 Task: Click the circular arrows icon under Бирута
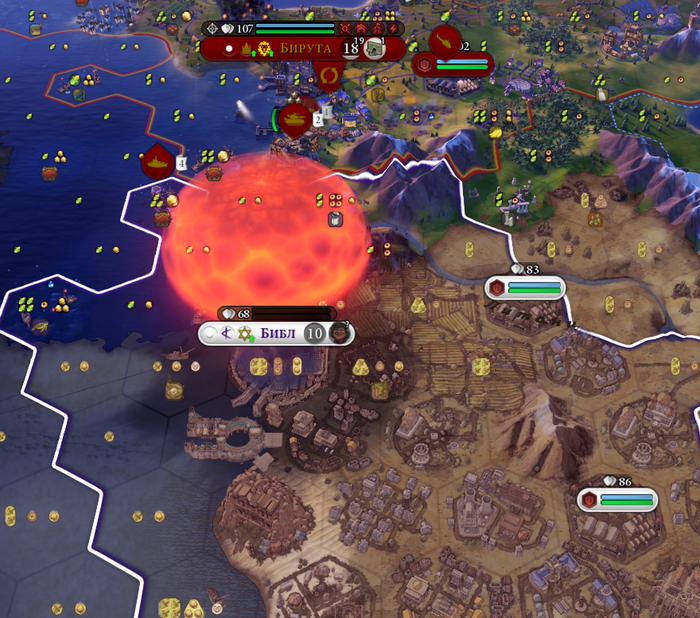point(327,75)
